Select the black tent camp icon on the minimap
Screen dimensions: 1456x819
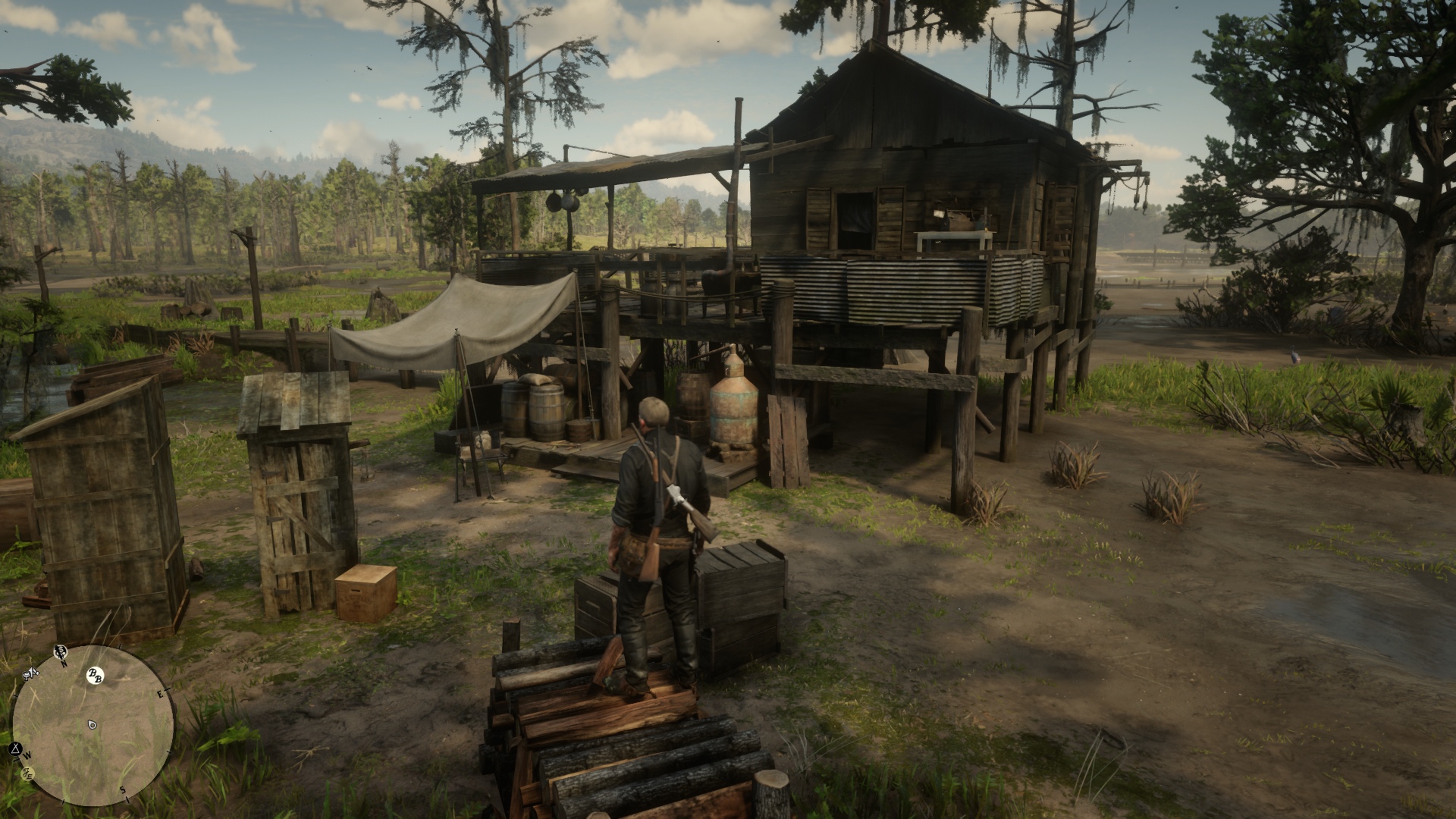[15, 748]
